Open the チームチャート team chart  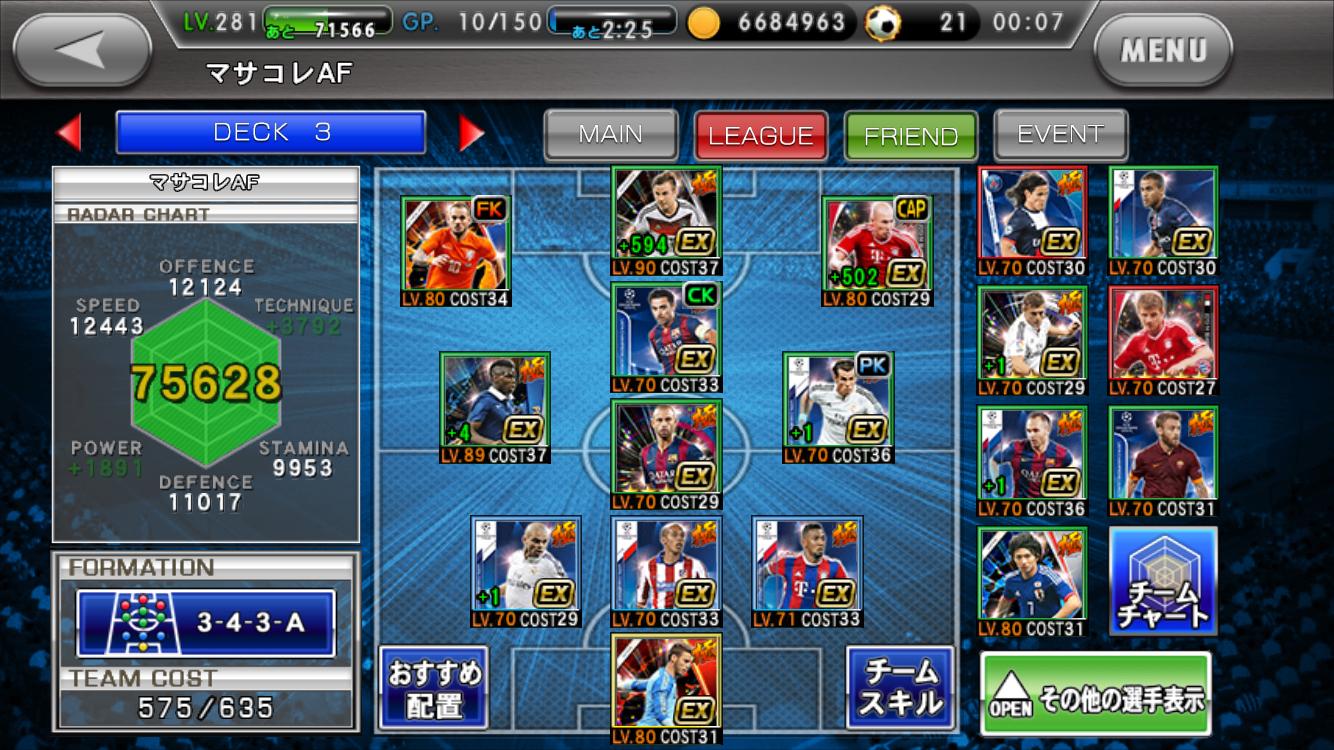tap(1163, 581)
